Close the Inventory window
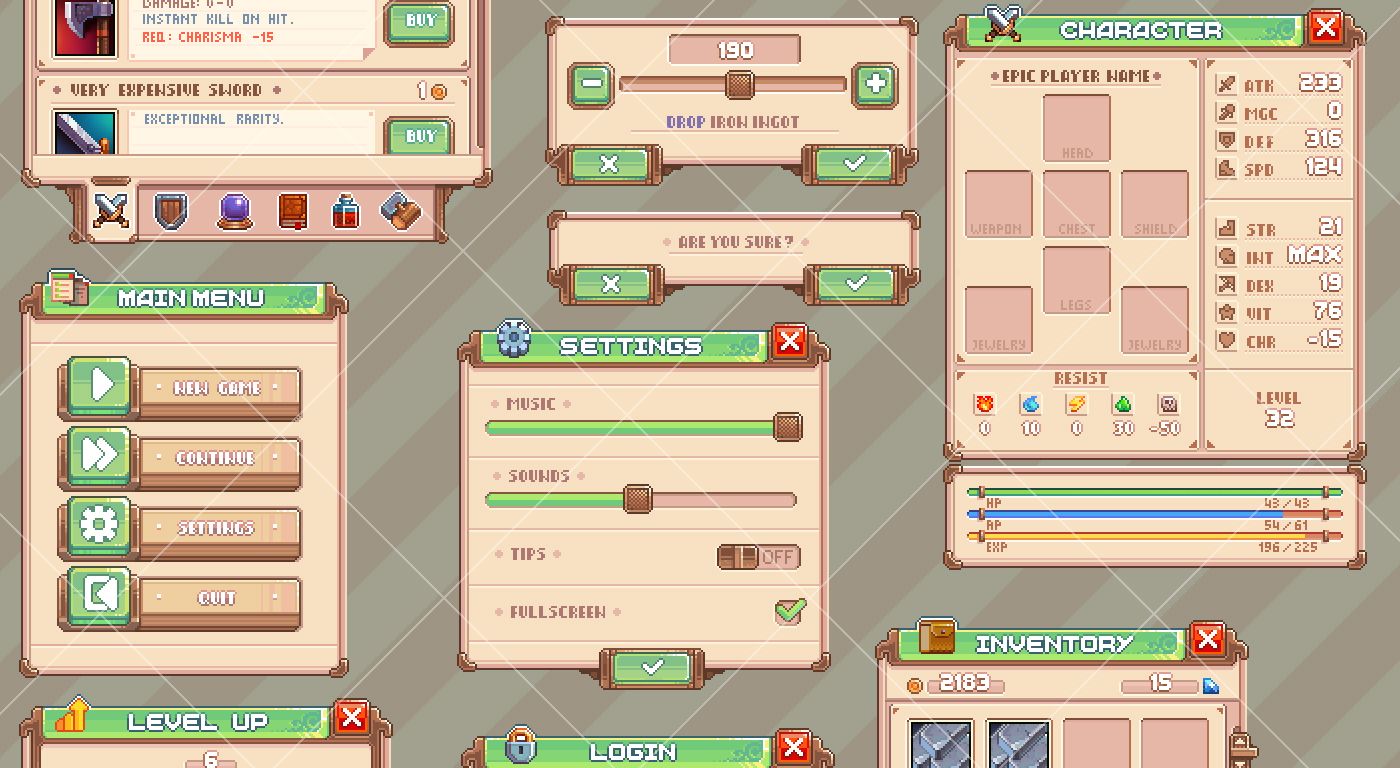Image resolution: width=1400 pixels, height=768 pixels. coord(1208,639)
